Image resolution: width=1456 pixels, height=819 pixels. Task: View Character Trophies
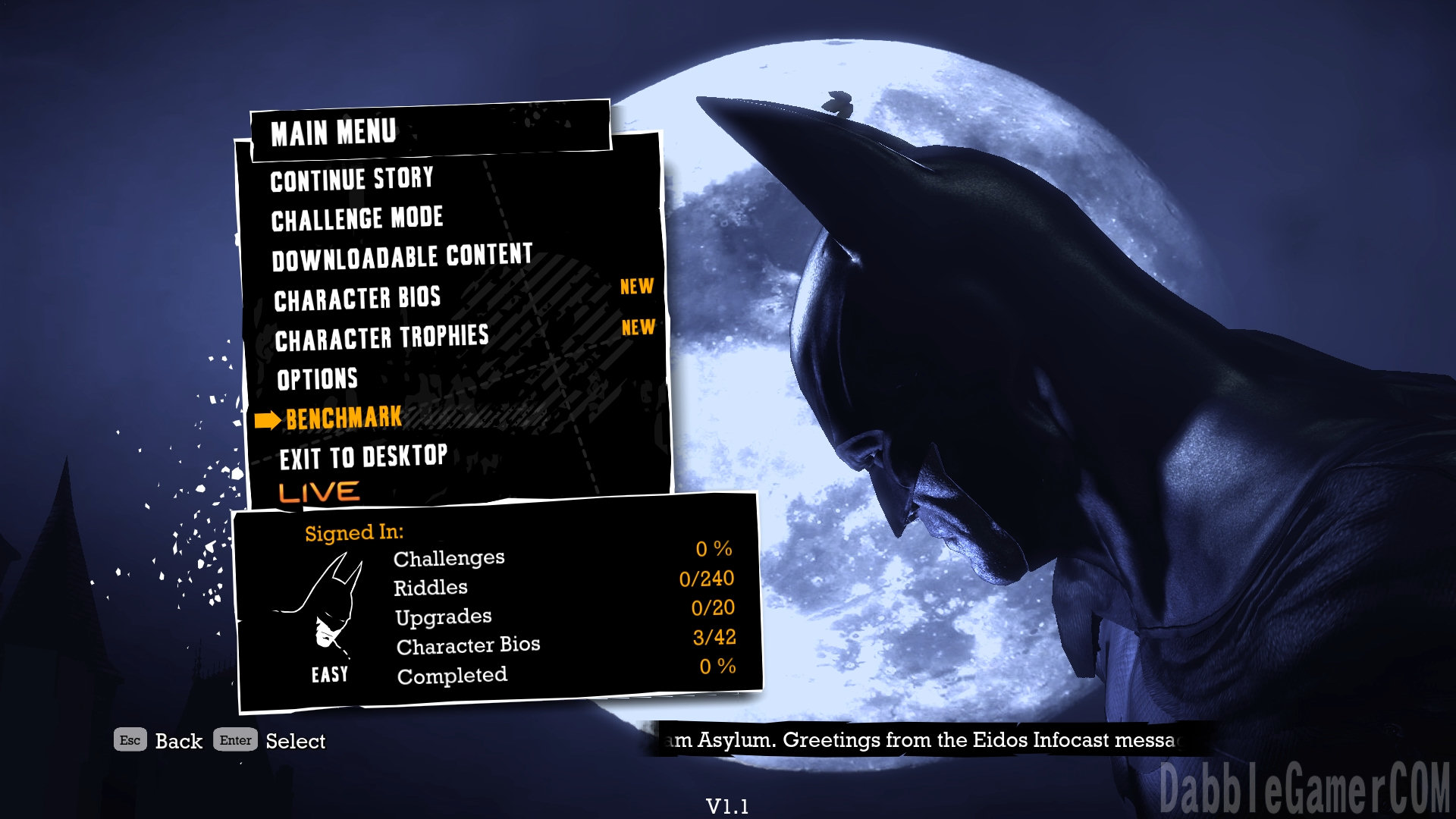tap(381, 338)
